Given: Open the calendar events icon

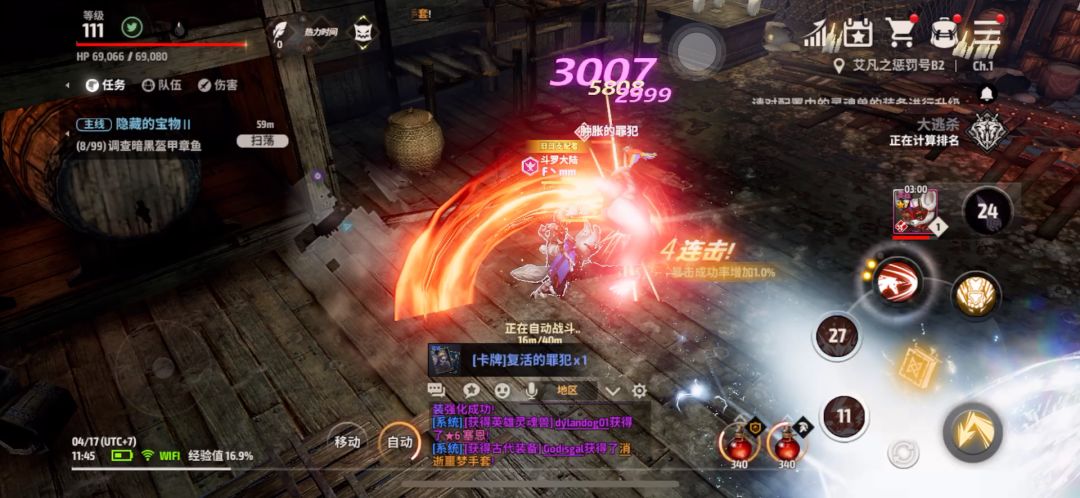Looking at the screenshot, I should [857, 33].
